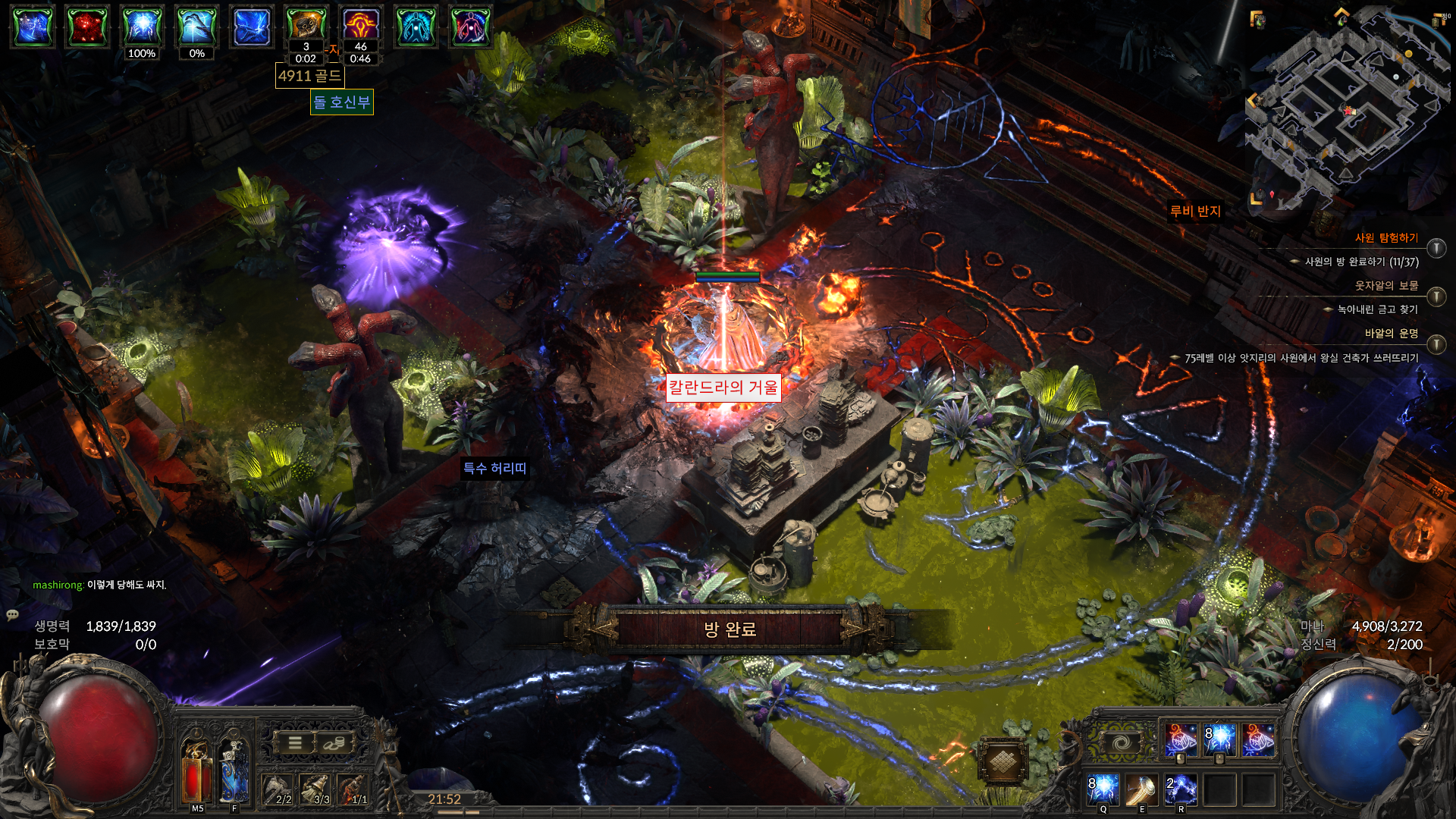Activate the chain lightning skill with 2 charges
The height and width of the screenshot is (819, 1456).
tap(1181, 789)
